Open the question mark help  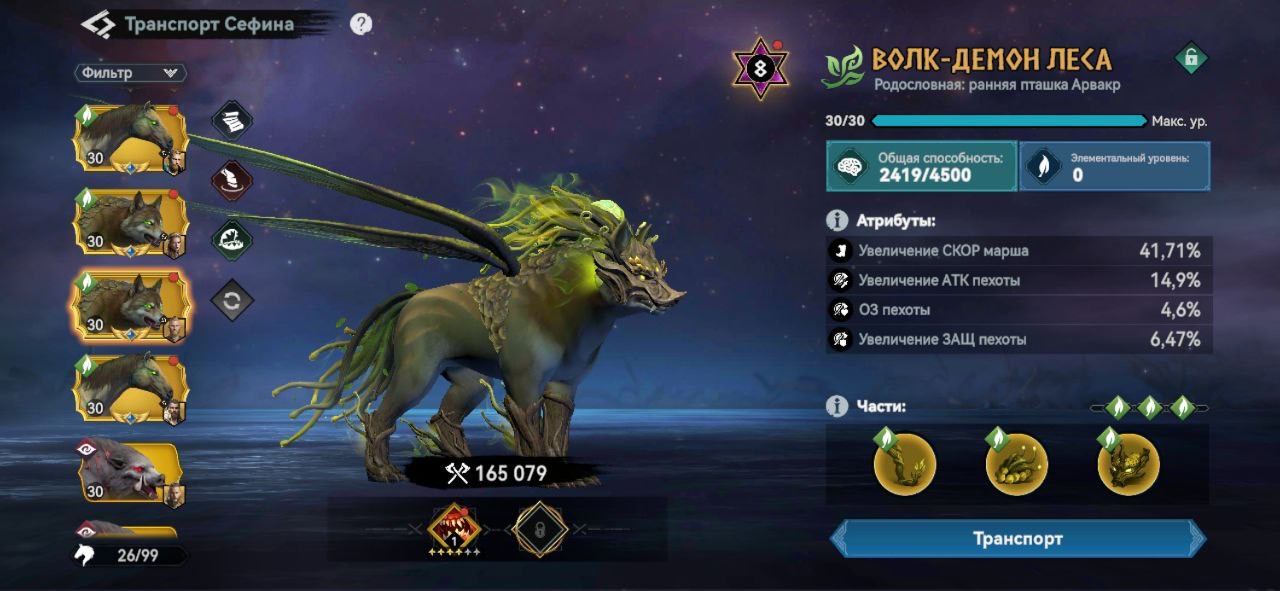pos(361,24)
